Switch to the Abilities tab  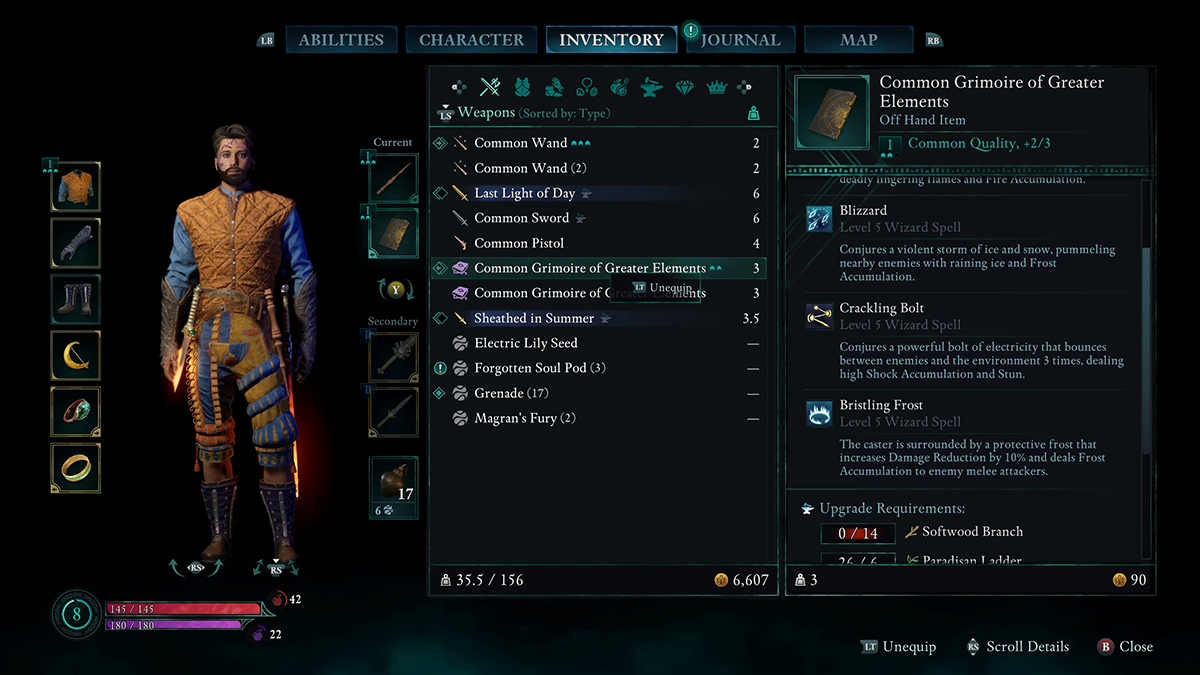coord(341,40)
